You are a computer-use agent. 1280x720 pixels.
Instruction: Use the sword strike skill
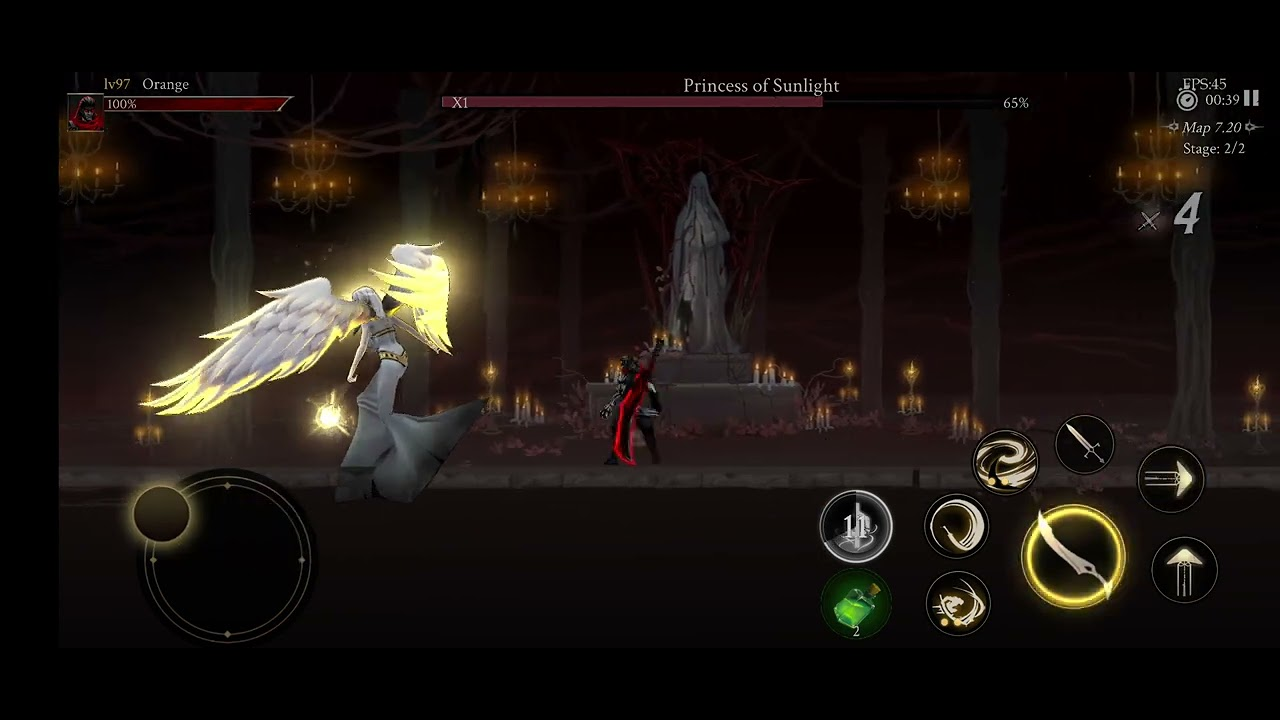tap(1085, 444)
